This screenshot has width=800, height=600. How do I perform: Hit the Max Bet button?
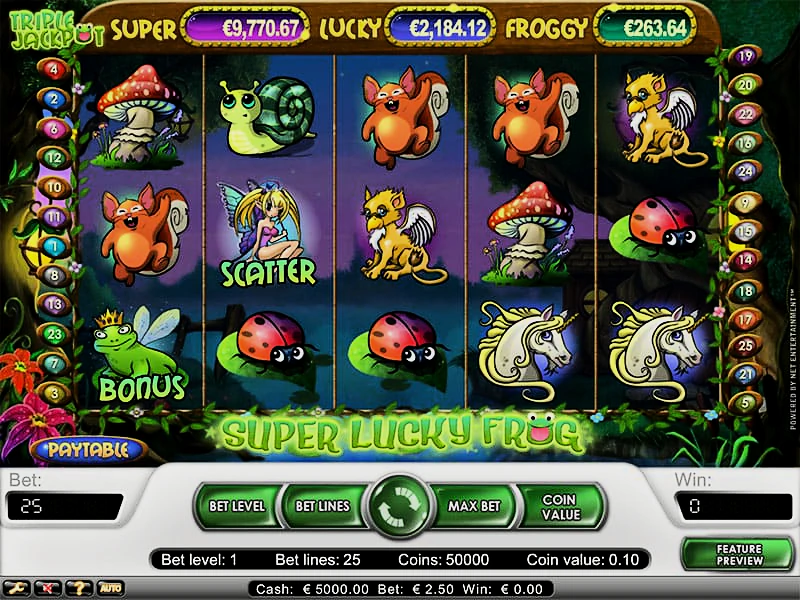[x=474, y=506]
